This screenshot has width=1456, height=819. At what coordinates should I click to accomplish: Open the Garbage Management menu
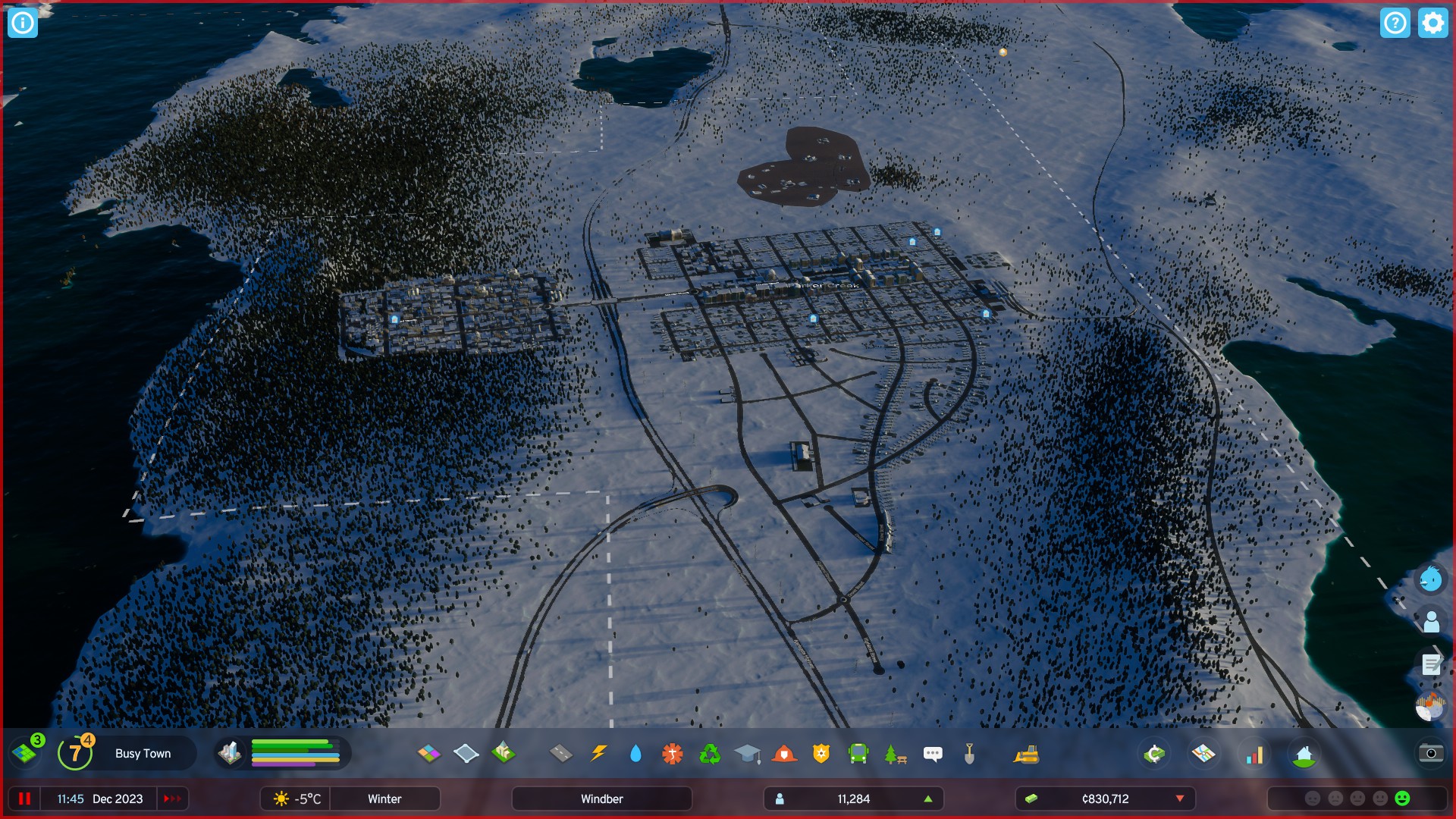[709, 753]
